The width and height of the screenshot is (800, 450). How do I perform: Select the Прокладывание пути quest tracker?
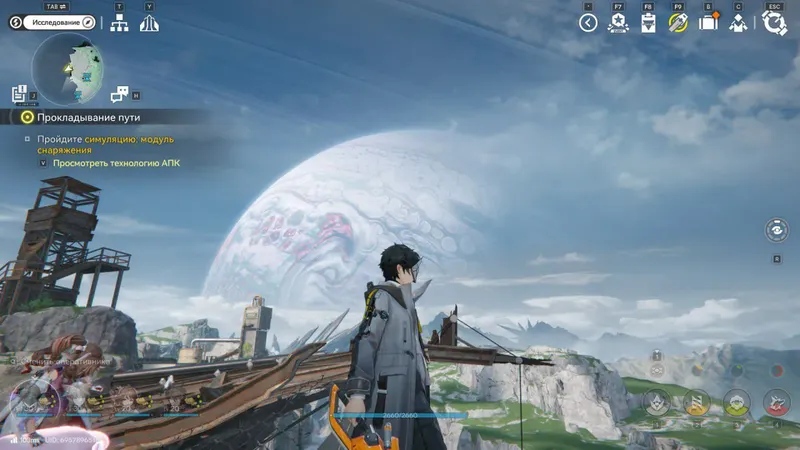pyautogui.click(x=73, y=117)
